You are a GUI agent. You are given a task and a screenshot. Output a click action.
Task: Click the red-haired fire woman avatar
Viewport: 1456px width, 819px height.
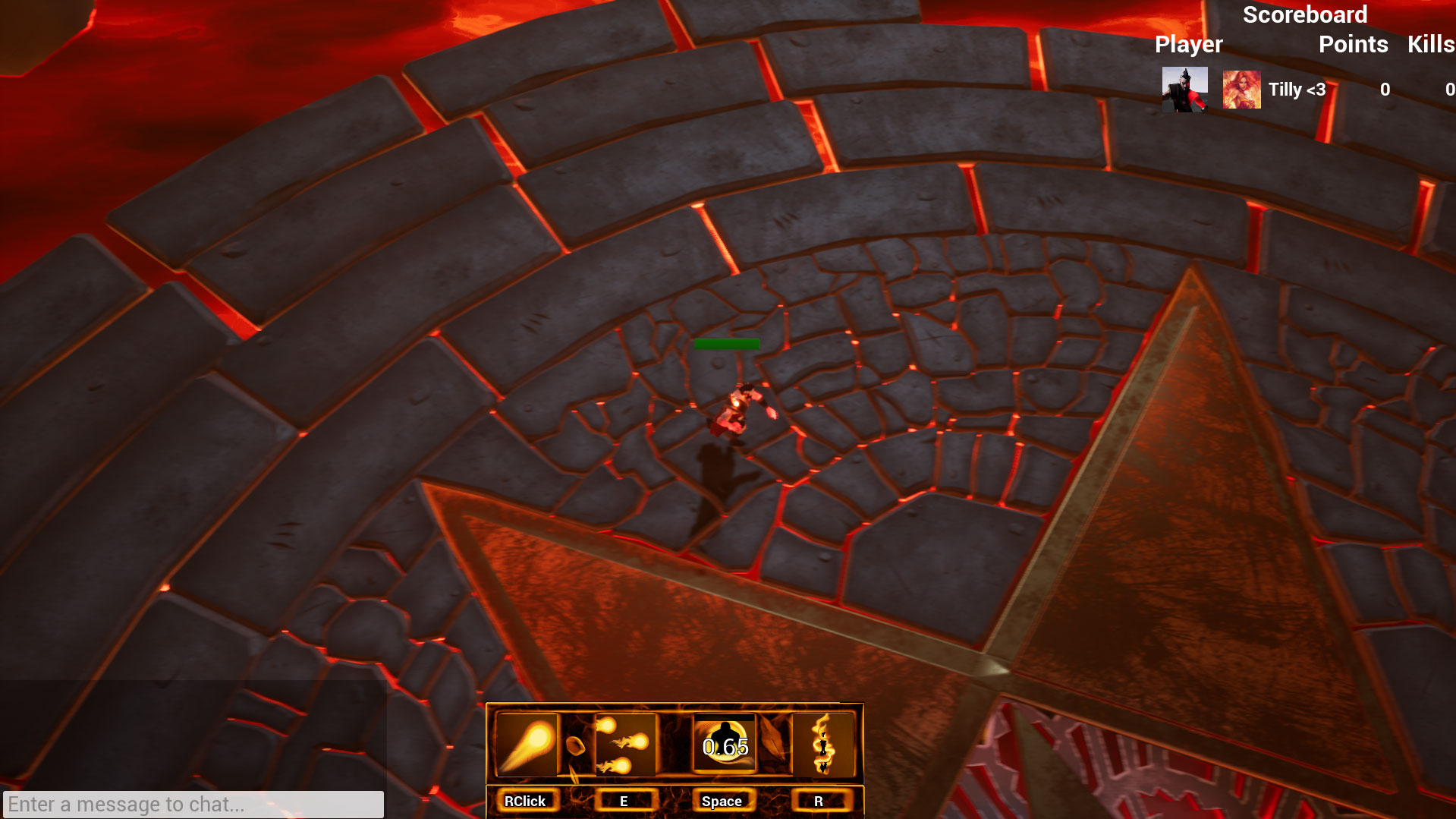(1241, 90)
